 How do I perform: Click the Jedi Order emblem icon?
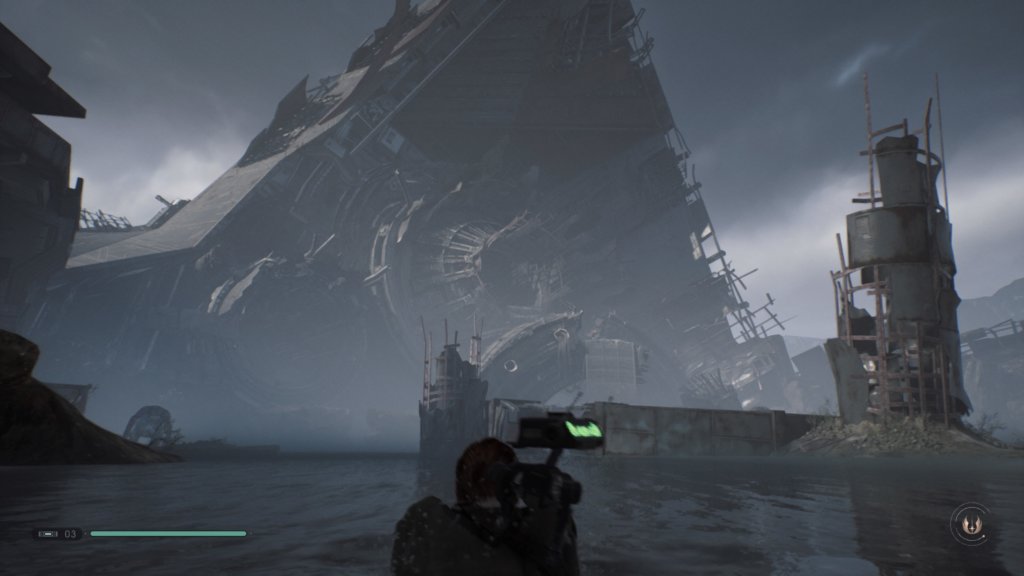(x=969, y=524)
